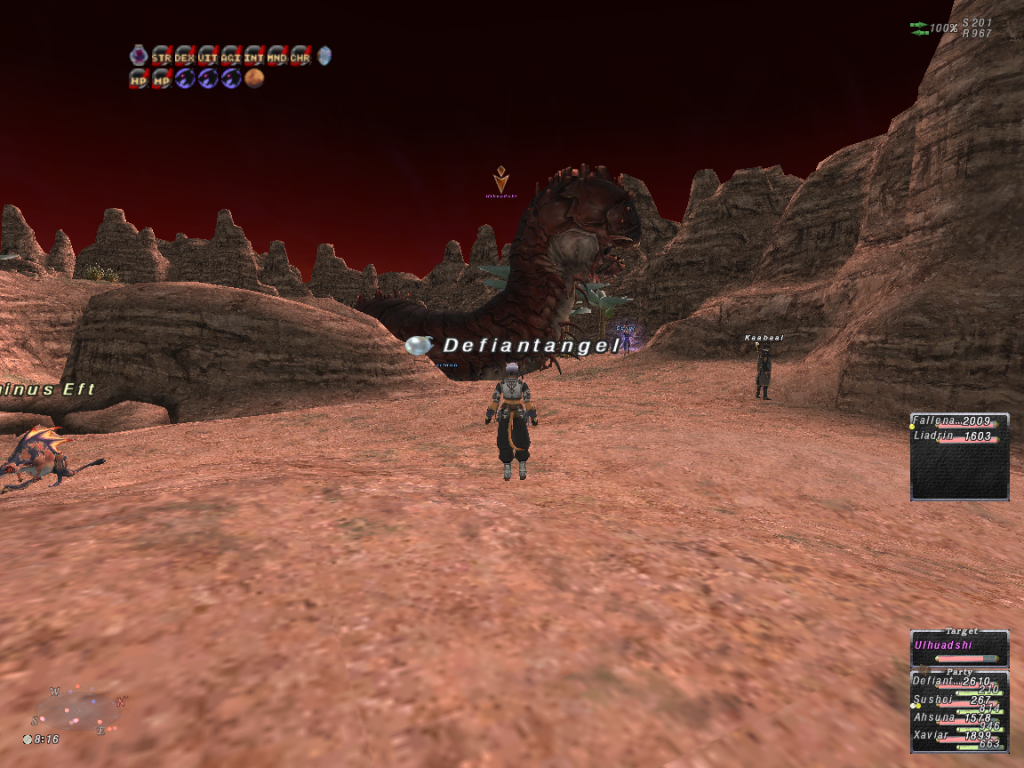Click the HP down status icon

138,78
